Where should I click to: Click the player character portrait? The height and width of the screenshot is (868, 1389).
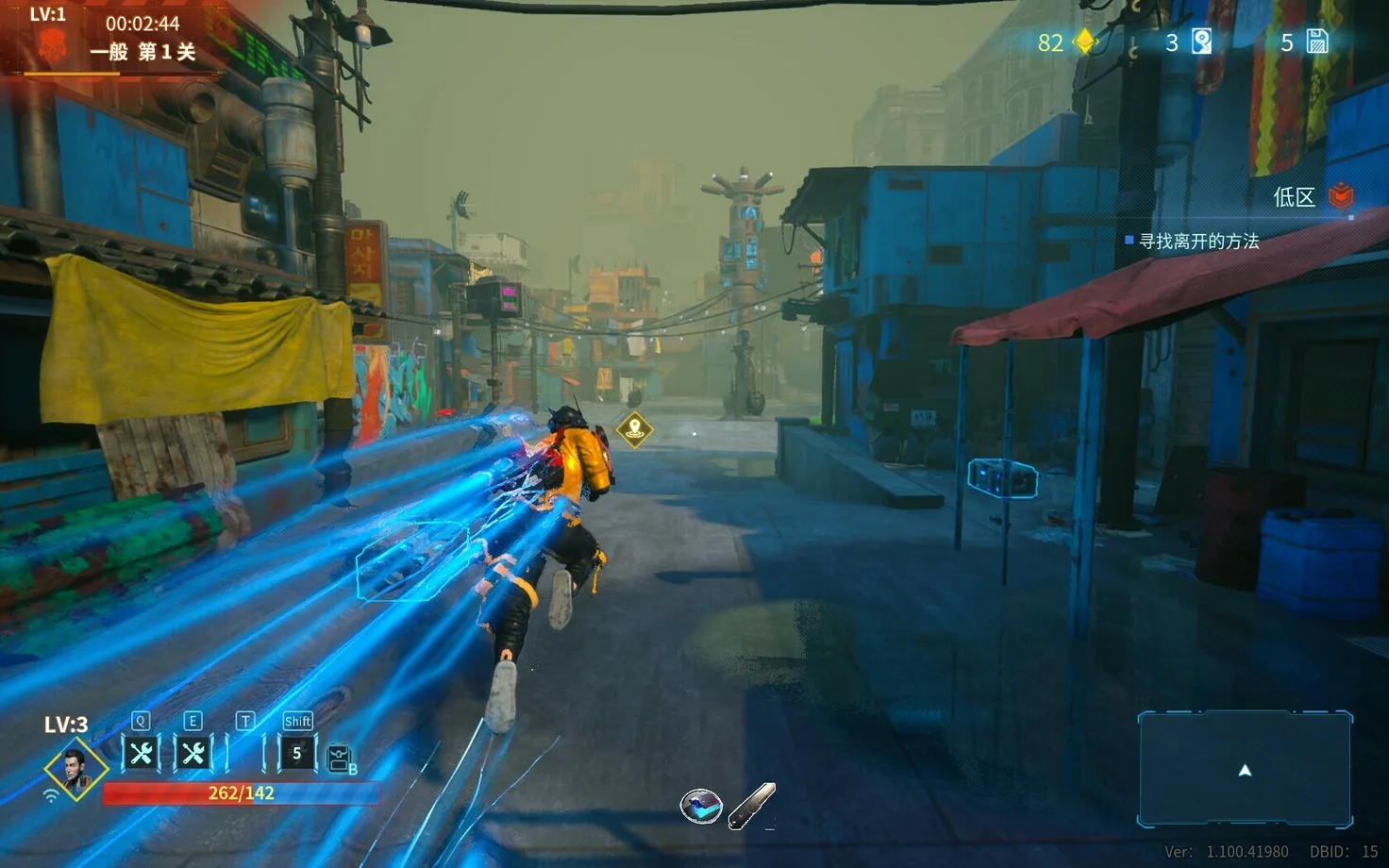tap(75, 769)
